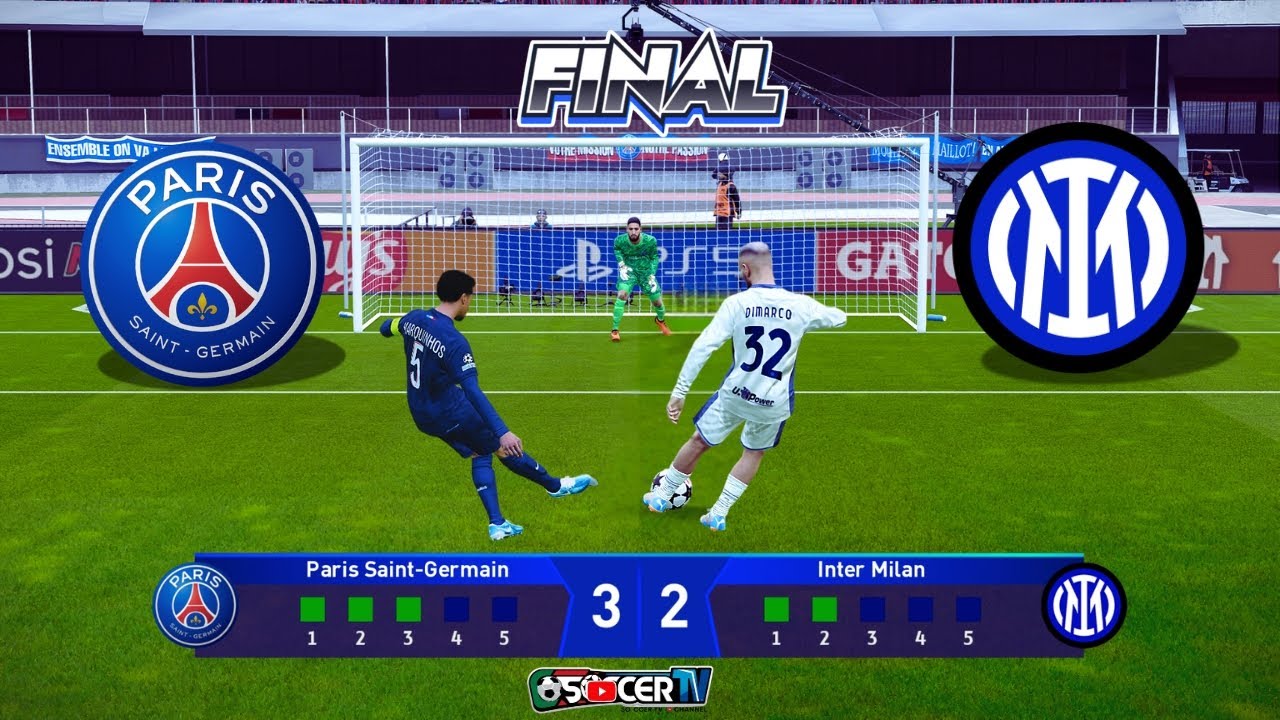Select the small PSG crest on the scoreboard
Image resolution: width=1280 pixels, height=720 pixels.
pyautogui.click(x=195, y=605)
